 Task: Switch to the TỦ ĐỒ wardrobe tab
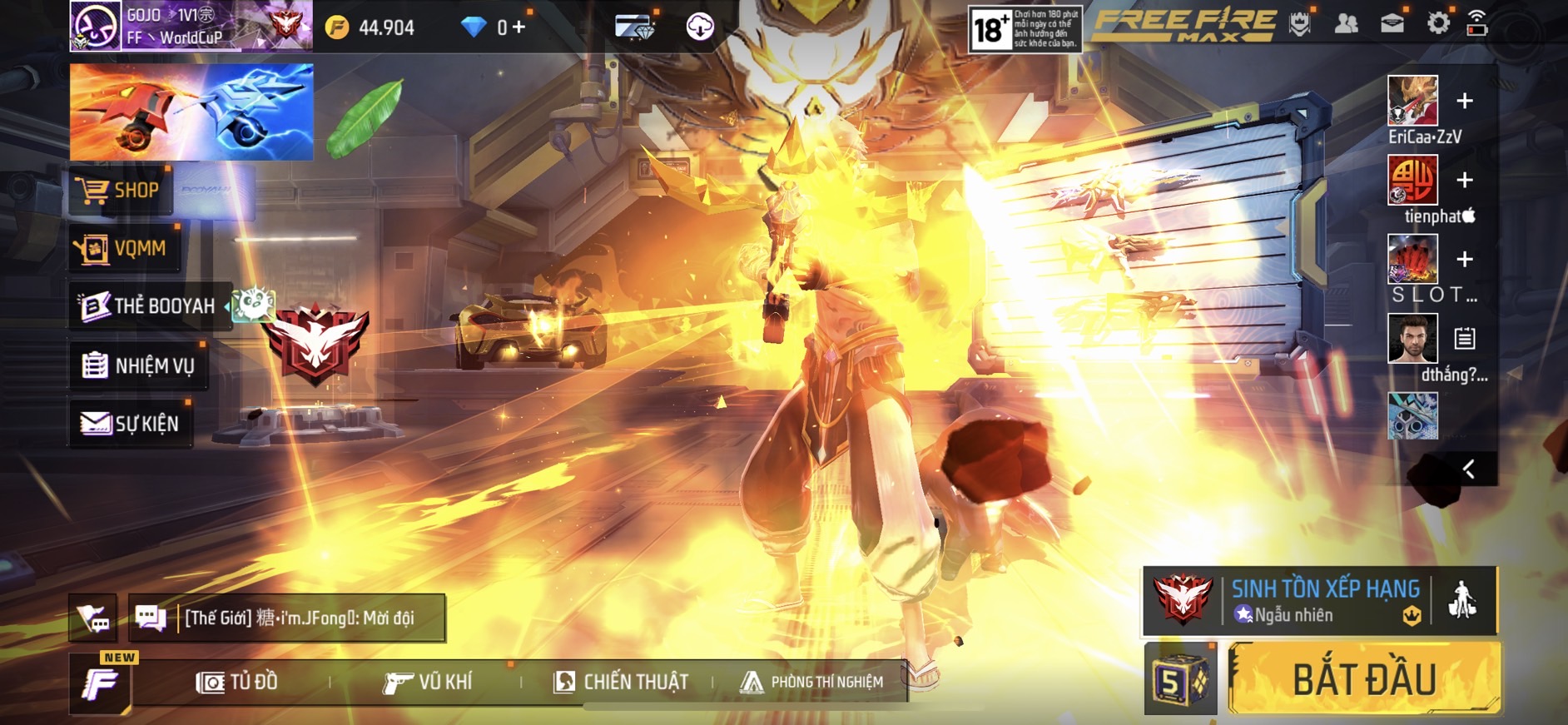[237, 683]
